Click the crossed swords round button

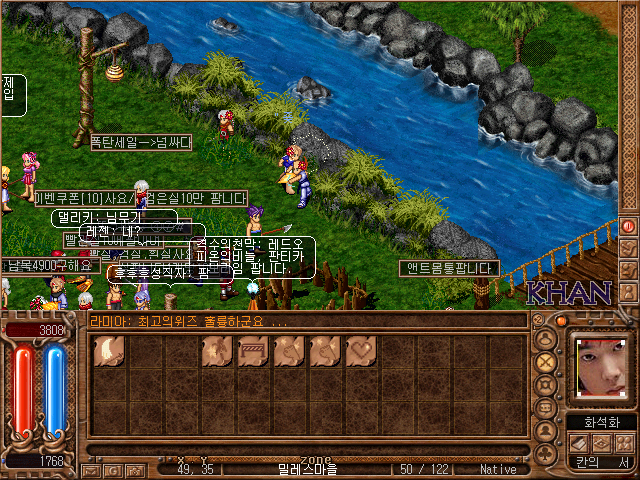[545, 362]
